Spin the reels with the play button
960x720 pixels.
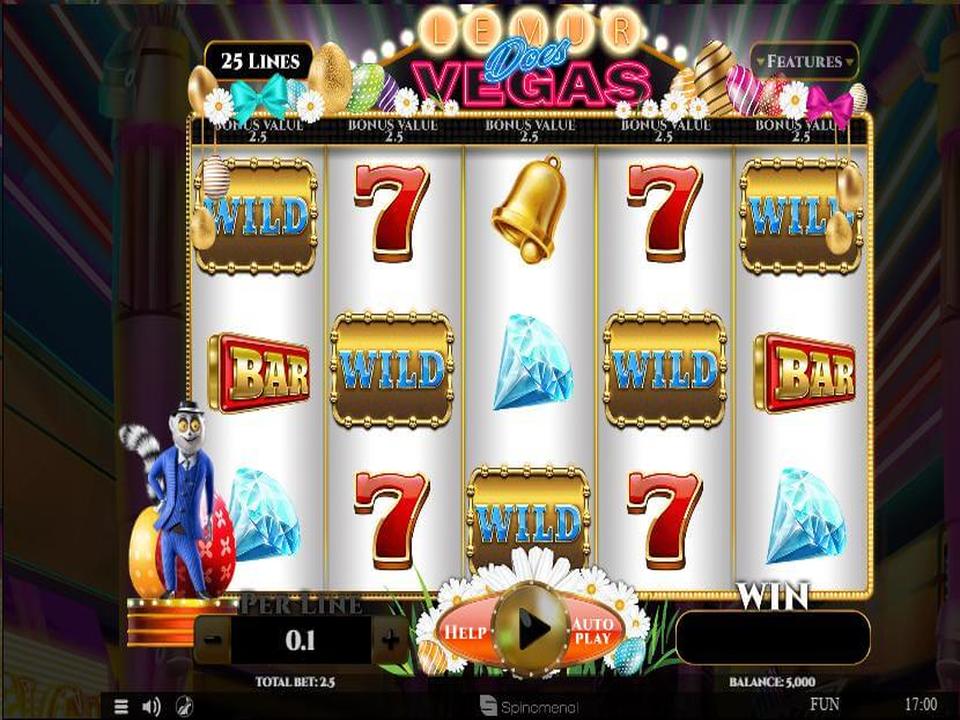pyautogui.click(x=532, y=628)
